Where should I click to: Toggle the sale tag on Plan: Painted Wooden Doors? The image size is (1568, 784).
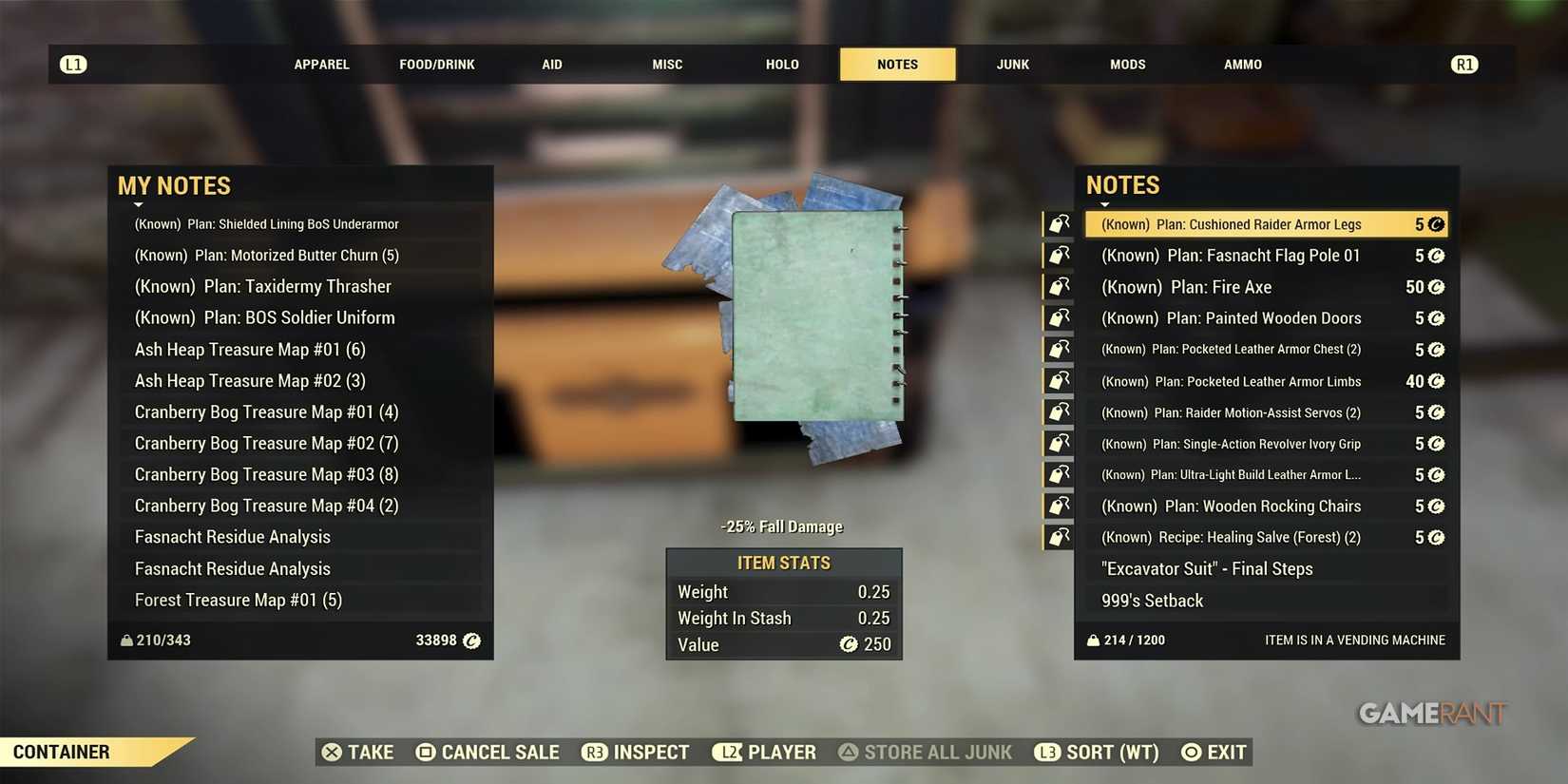(x=1058, y=317)
